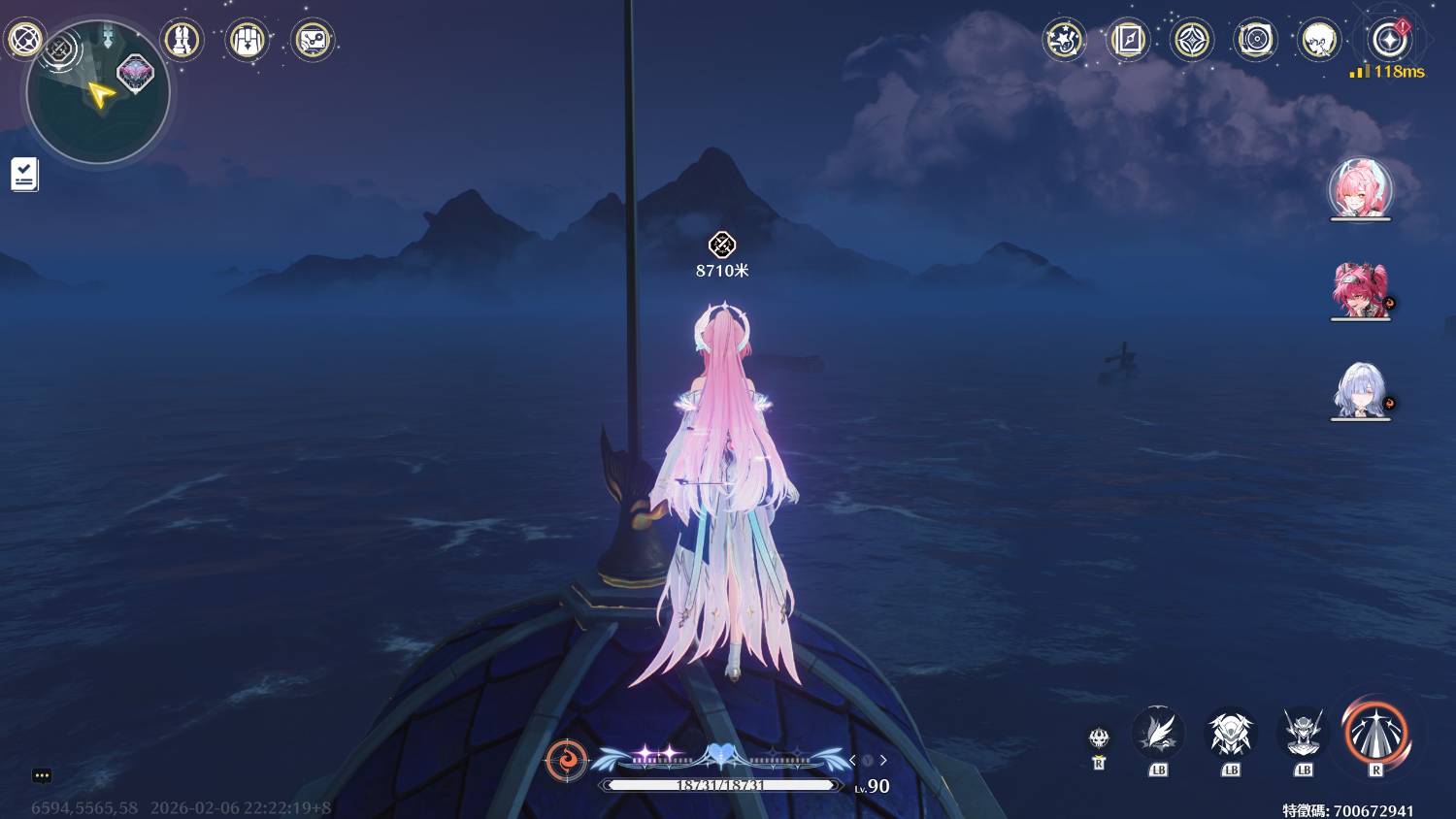Open the chat bubble button

coord(42,775)
